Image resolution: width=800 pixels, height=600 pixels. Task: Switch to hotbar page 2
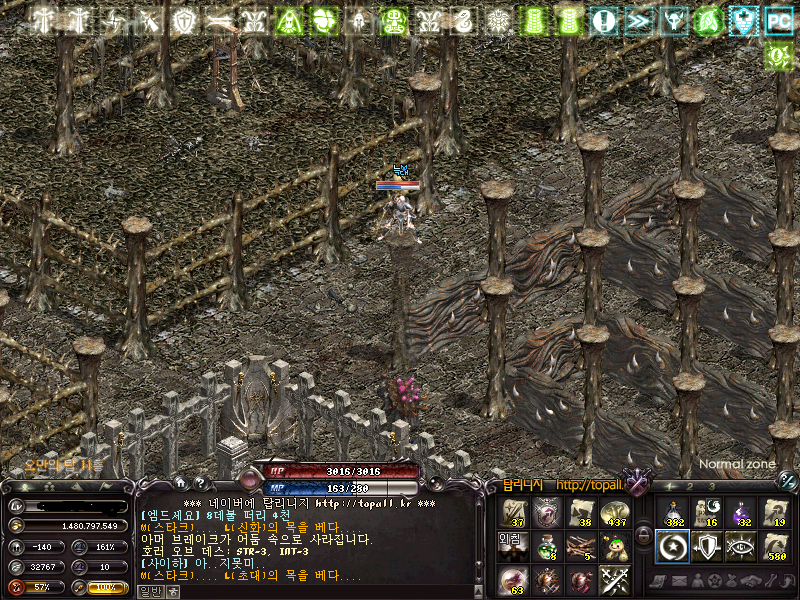click(x=690, y=485)
